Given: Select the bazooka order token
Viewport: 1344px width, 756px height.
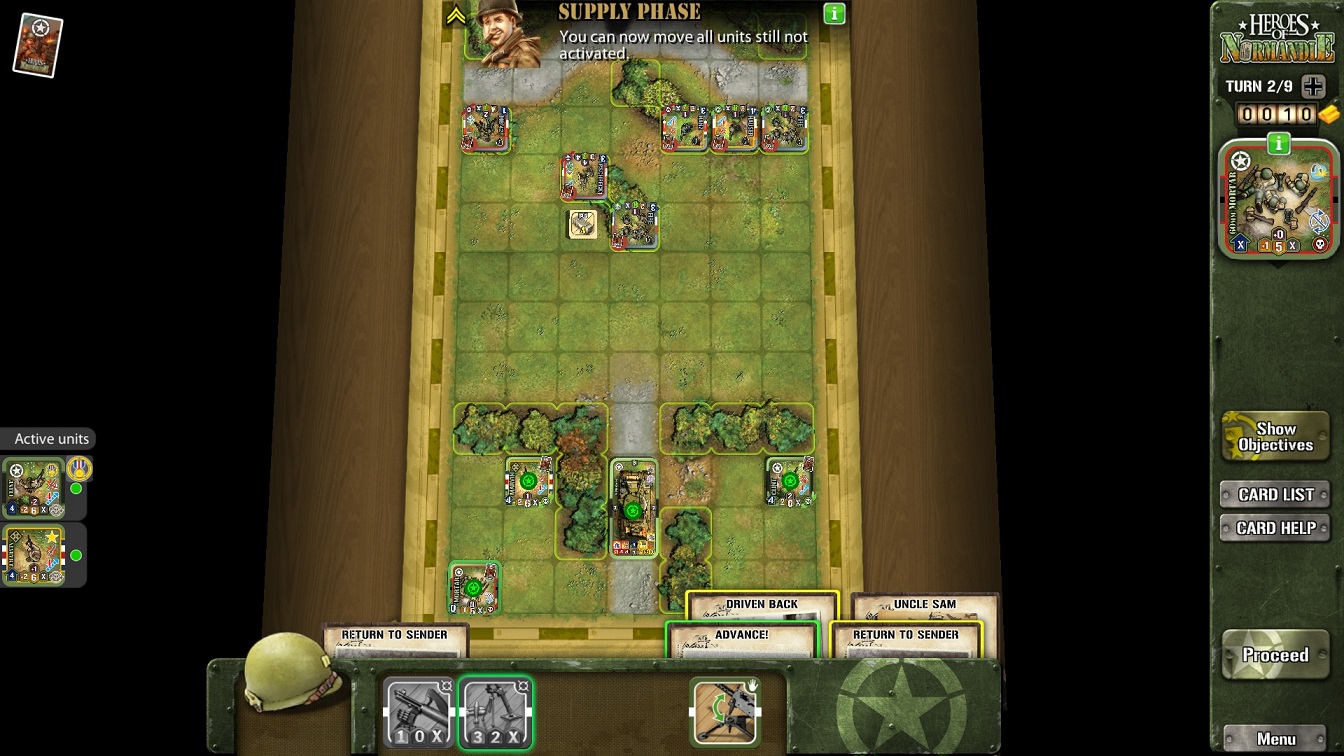Looking at the screenshot, I should click(x=419, y=713).
